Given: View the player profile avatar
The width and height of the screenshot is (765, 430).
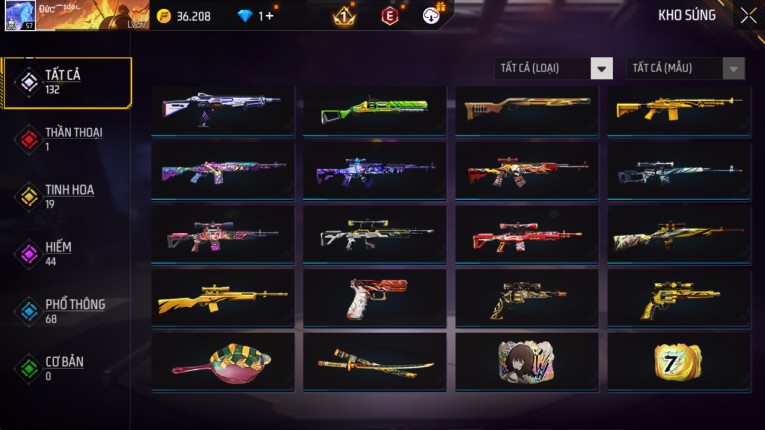Looking at the screenshot, I should tap(20, 16).
